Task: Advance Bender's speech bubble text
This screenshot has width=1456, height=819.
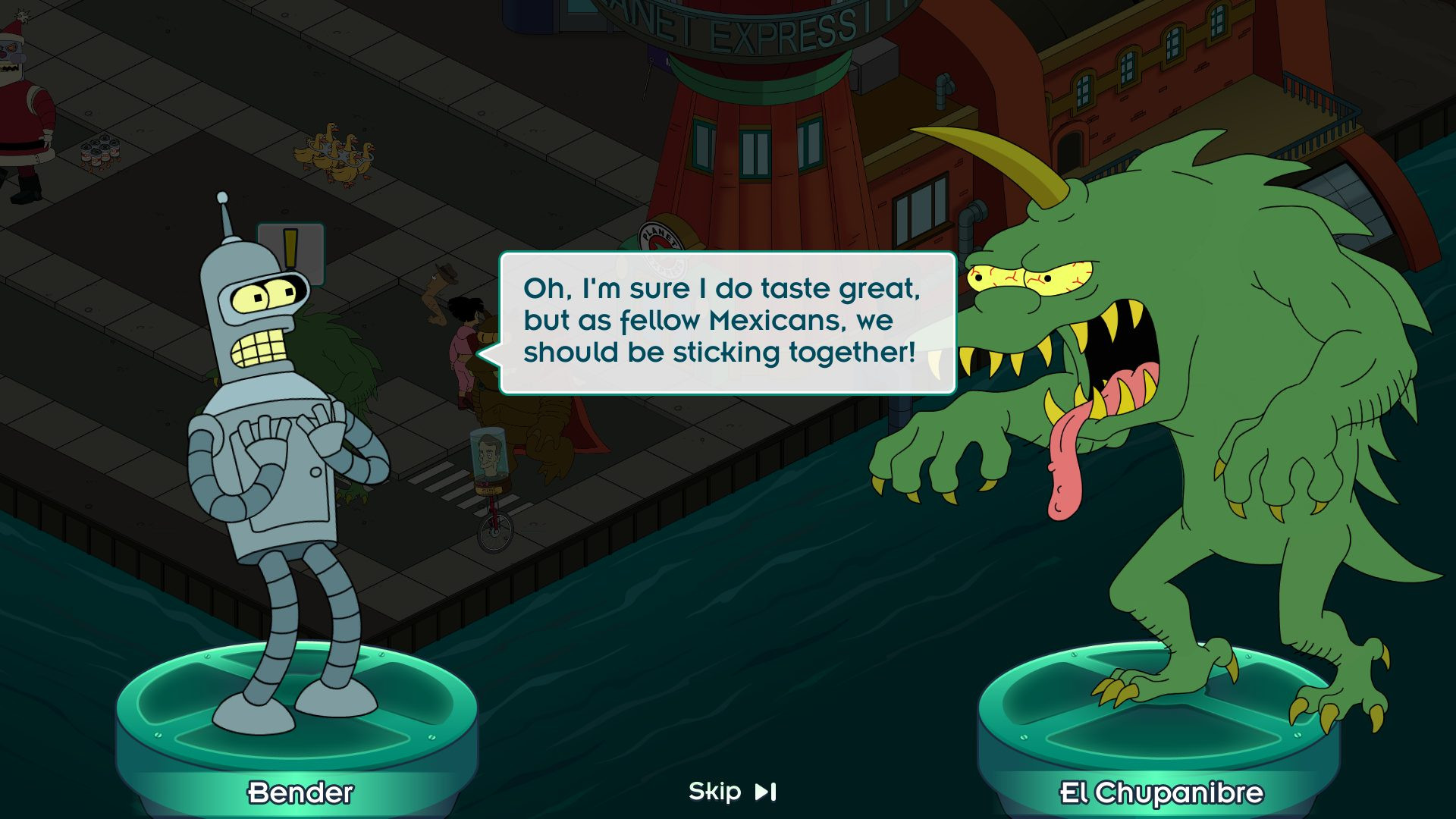Action: click(x=726, y=322)
